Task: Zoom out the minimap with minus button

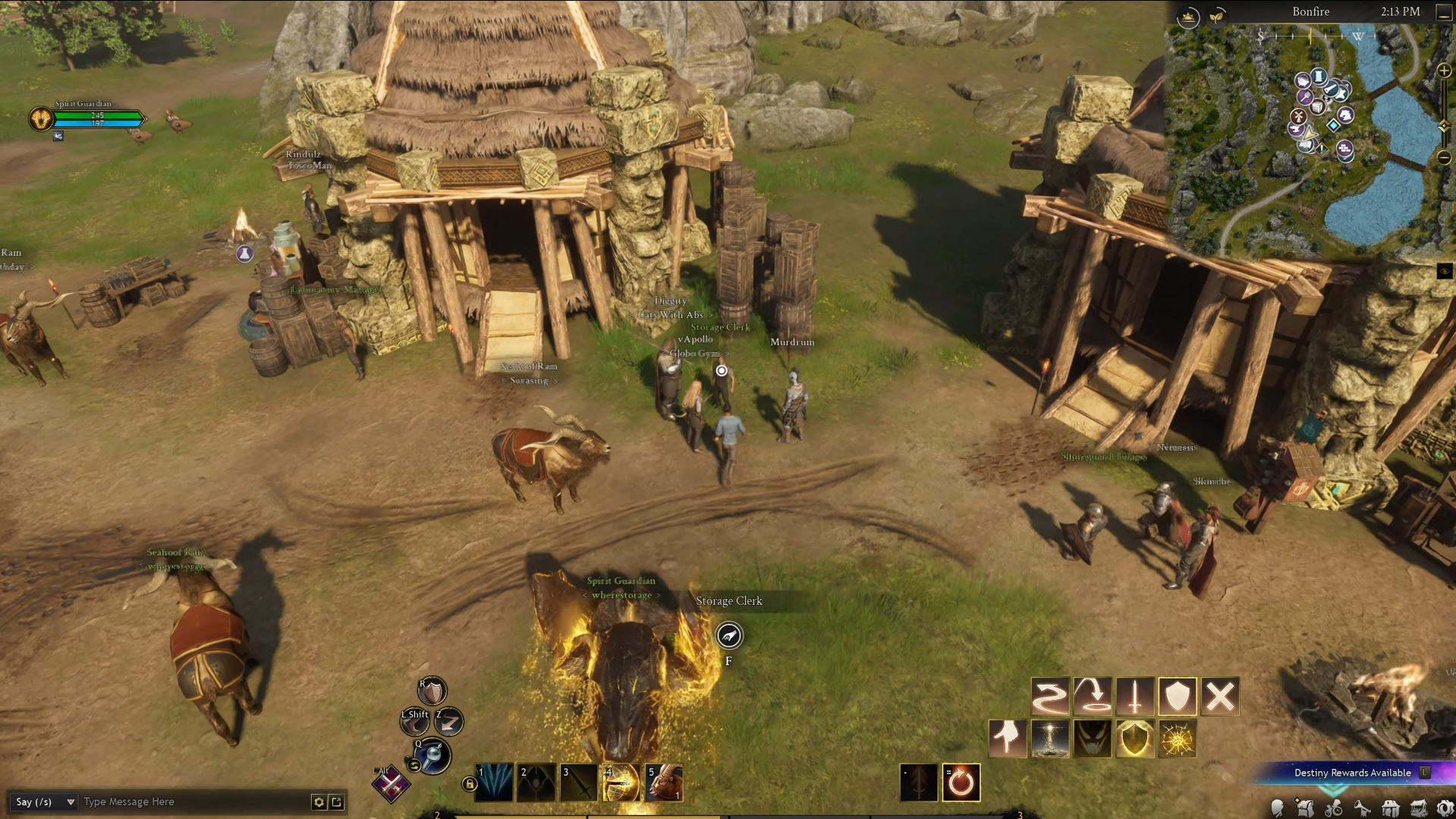Action: click(x=1443, y=158)
